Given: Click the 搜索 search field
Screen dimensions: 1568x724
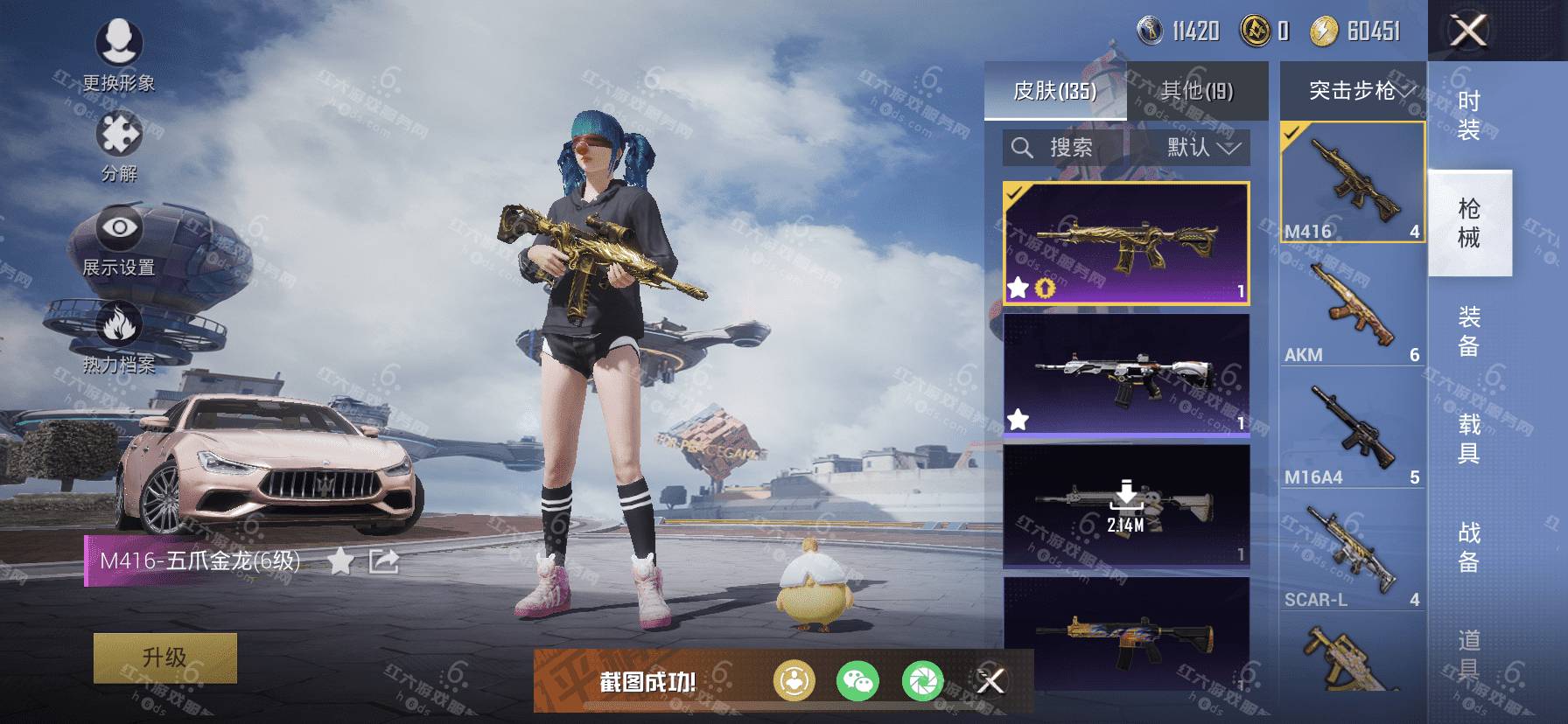Looking at the screenshot, I should pyautogui.click(x=1065, y=148).
